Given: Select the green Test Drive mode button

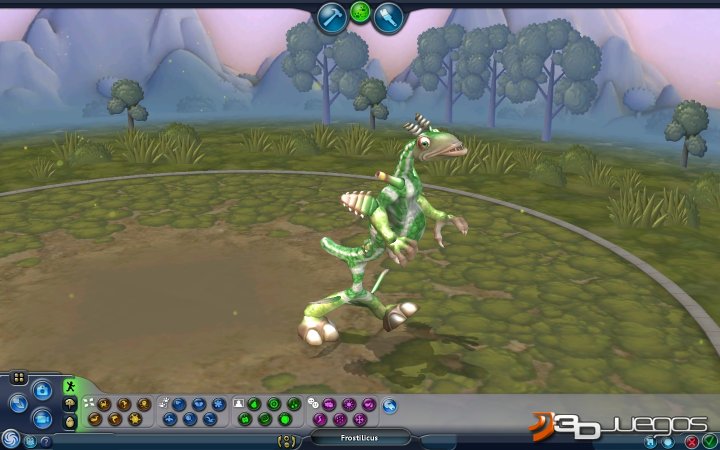Looking at the screenshot, I should click(x=360, y=14).
